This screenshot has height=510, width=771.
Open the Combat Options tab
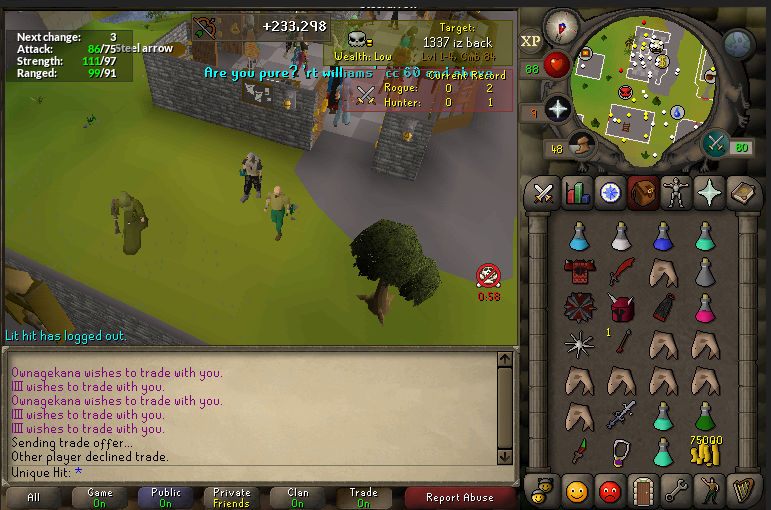click(x=544, y=192)
